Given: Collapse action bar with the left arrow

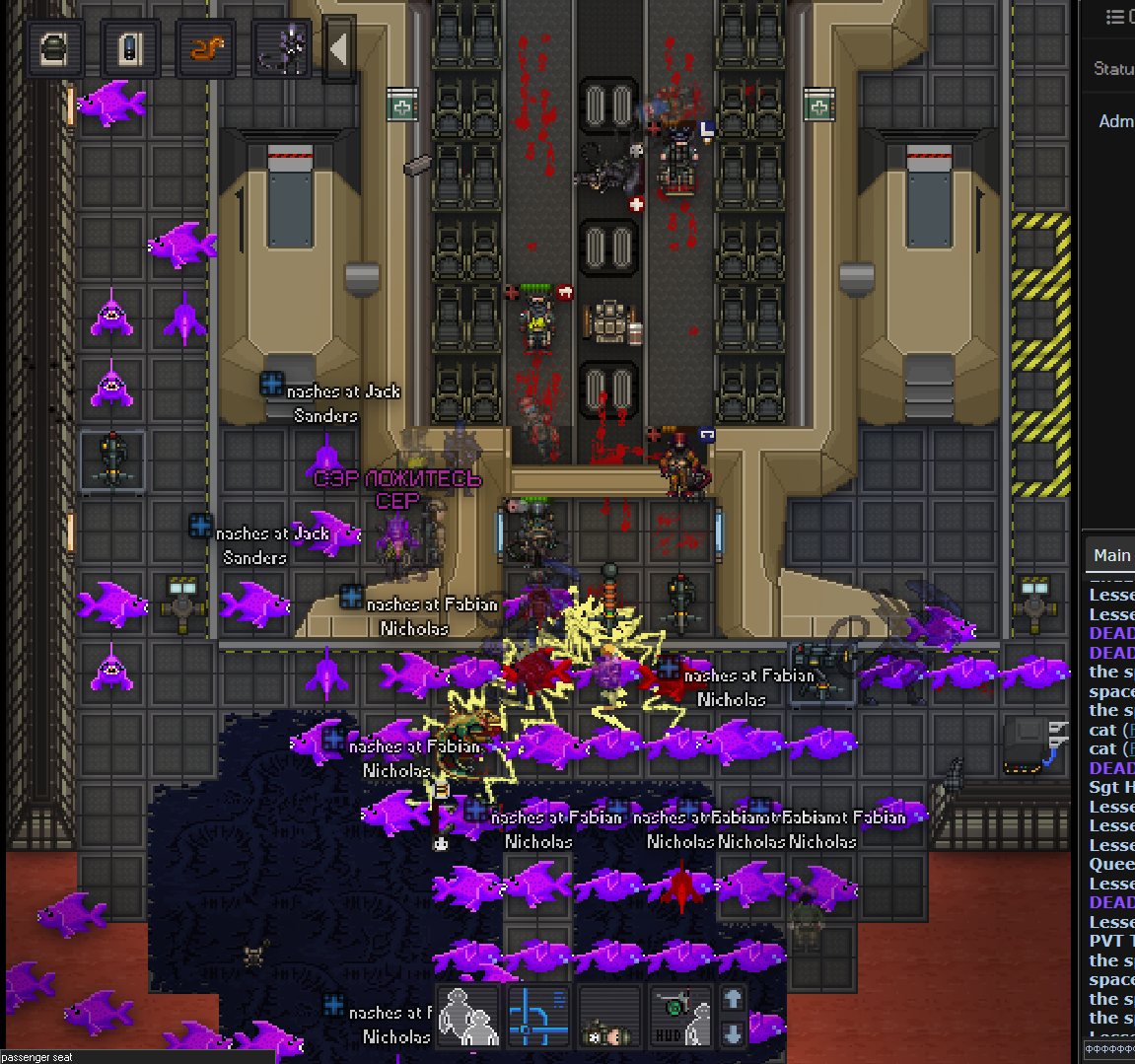Looking at the screenshot, I should [338, 48].
